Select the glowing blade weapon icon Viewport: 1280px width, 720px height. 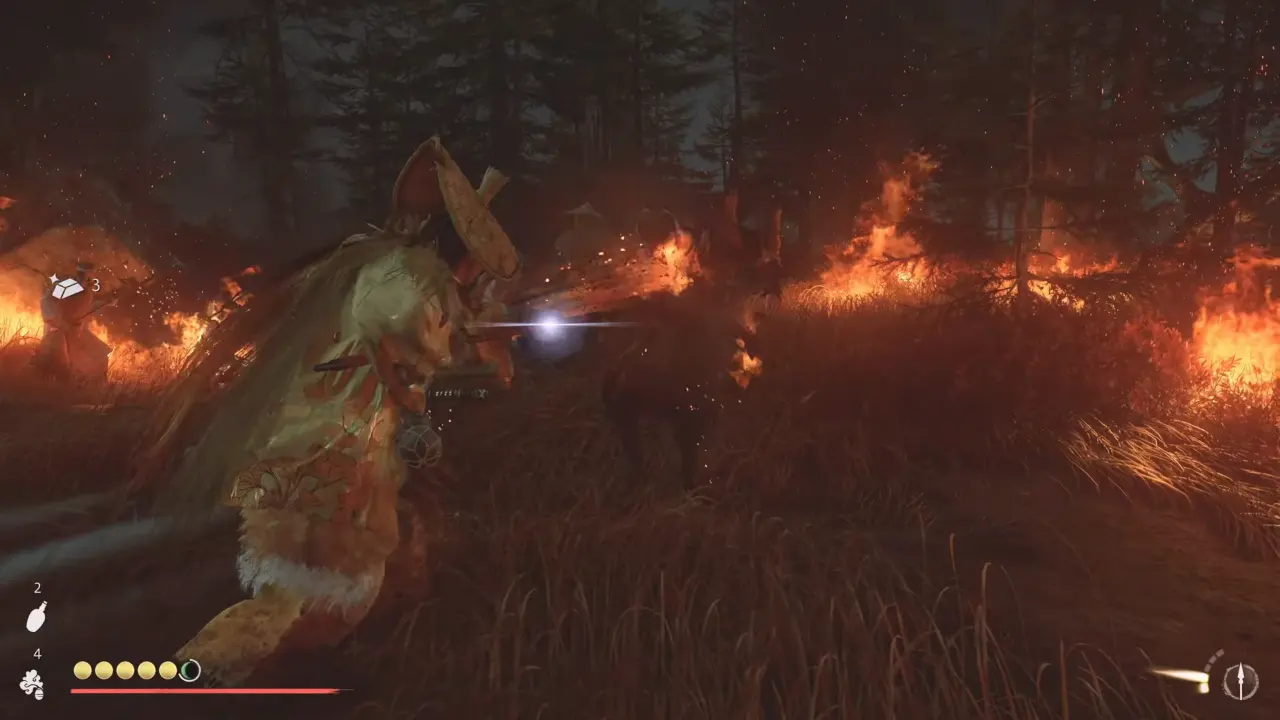point(1181,677)
